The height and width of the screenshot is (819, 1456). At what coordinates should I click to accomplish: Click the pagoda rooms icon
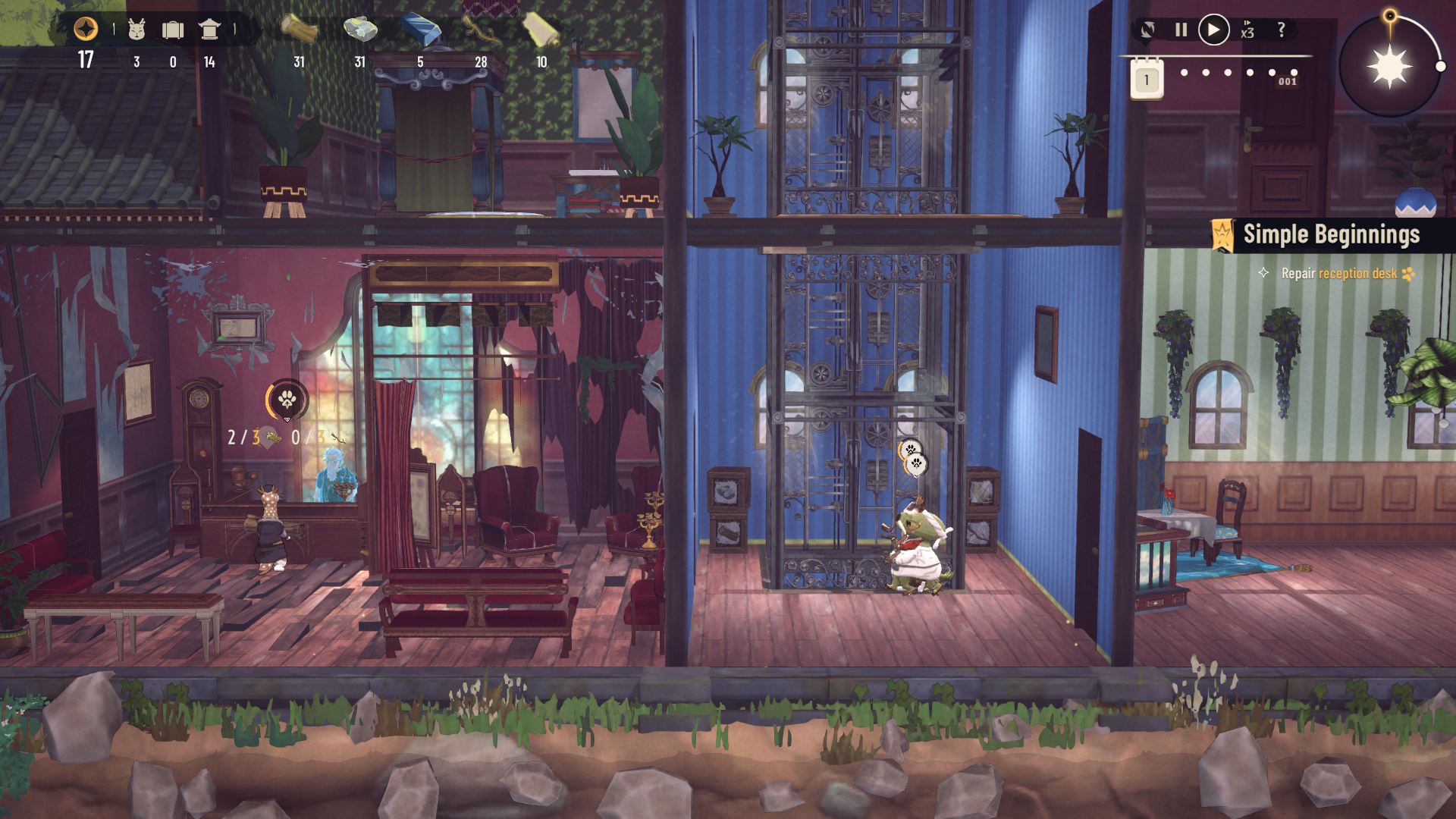point(209,30)
